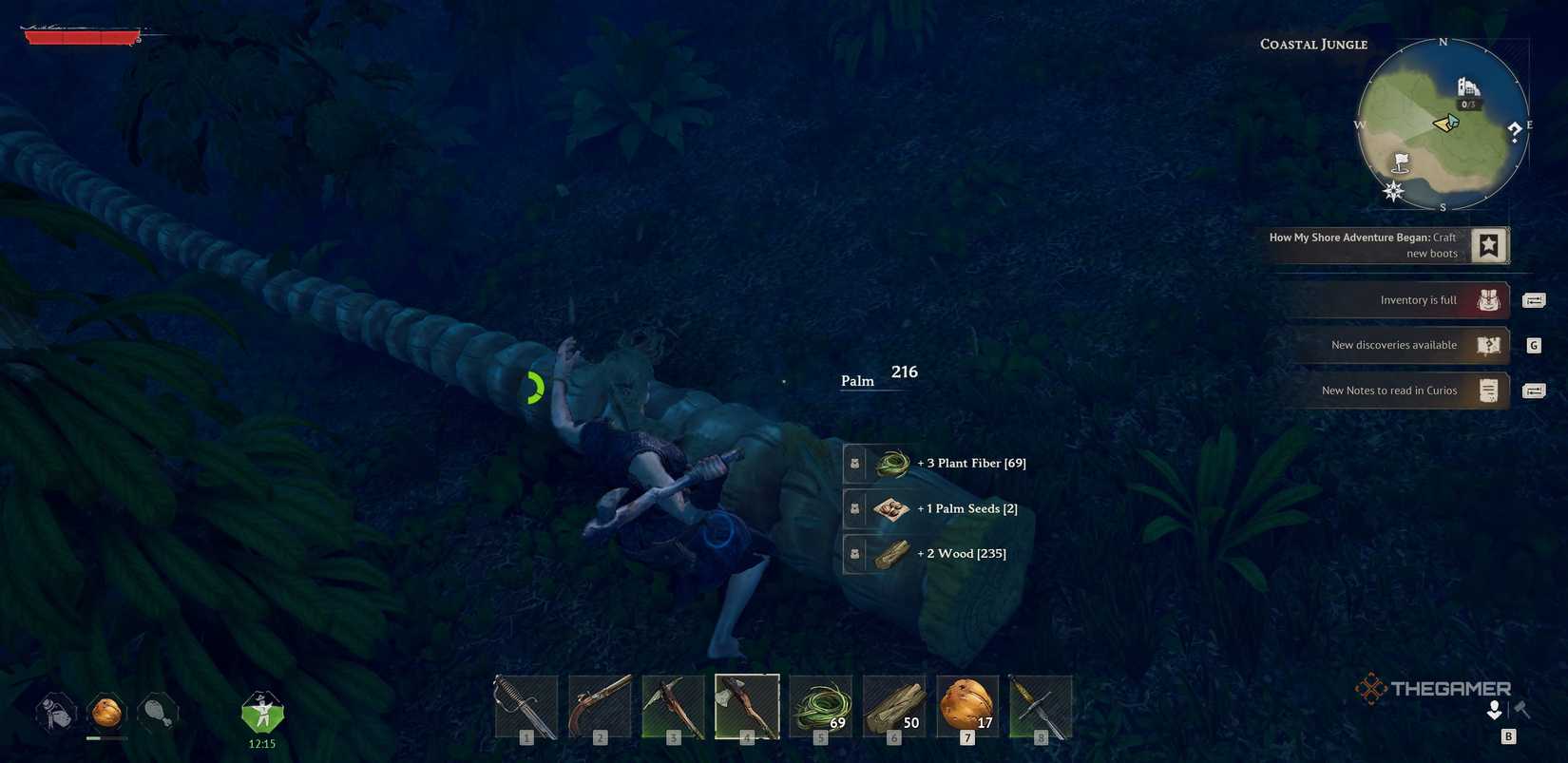Viewport: 1568px width, 763px height.
Task: Click the Wood stack in hotbar slot 6
Action: click(x=893, y=706)
